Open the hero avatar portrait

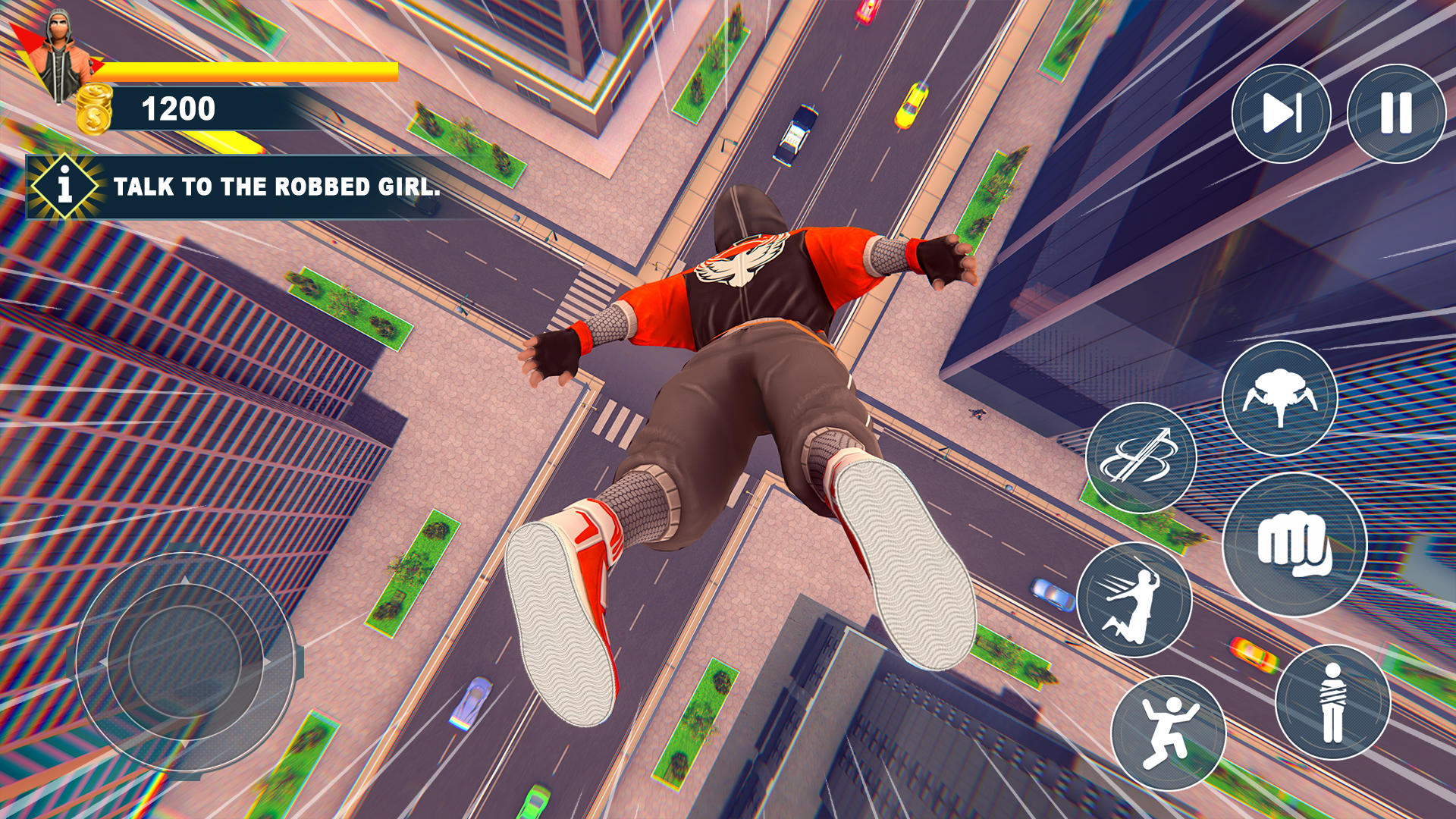(x=61, y=45)
